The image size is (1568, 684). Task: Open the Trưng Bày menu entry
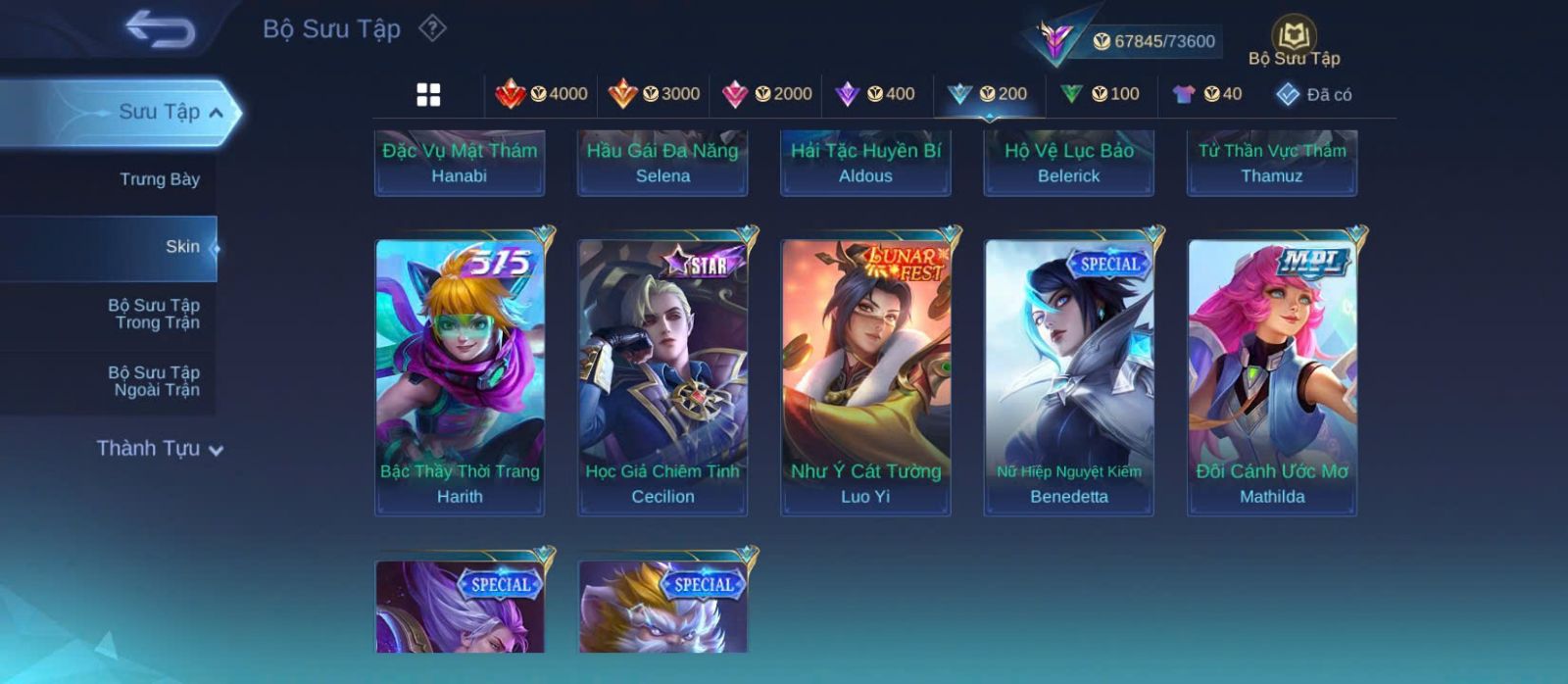pyautogui.click(x=159, y=179)
